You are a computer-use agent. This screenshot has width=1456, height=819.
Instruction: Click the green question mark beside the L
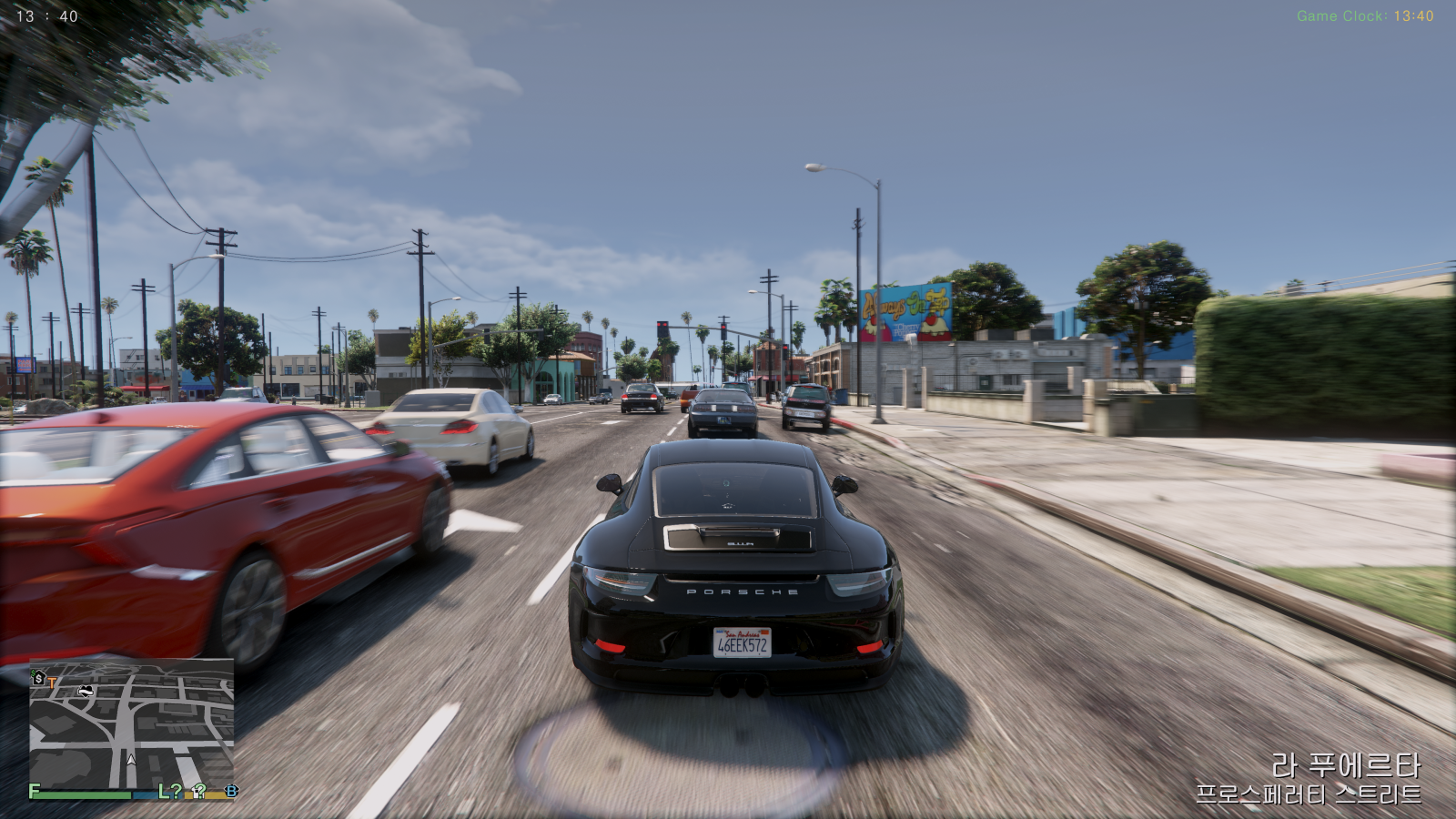click(177, 792)
